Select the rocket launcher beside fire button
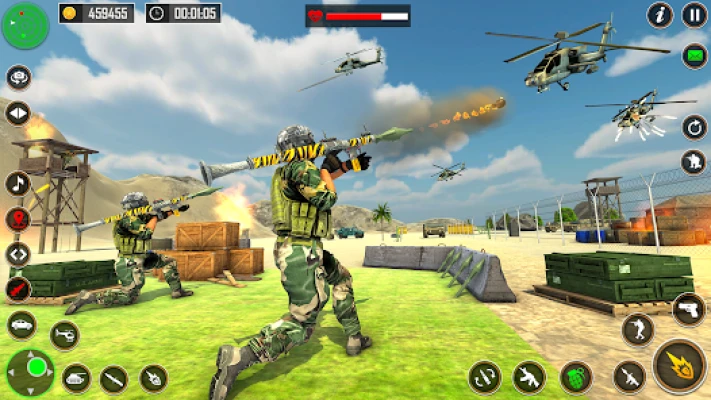 (x=629, y=377)
